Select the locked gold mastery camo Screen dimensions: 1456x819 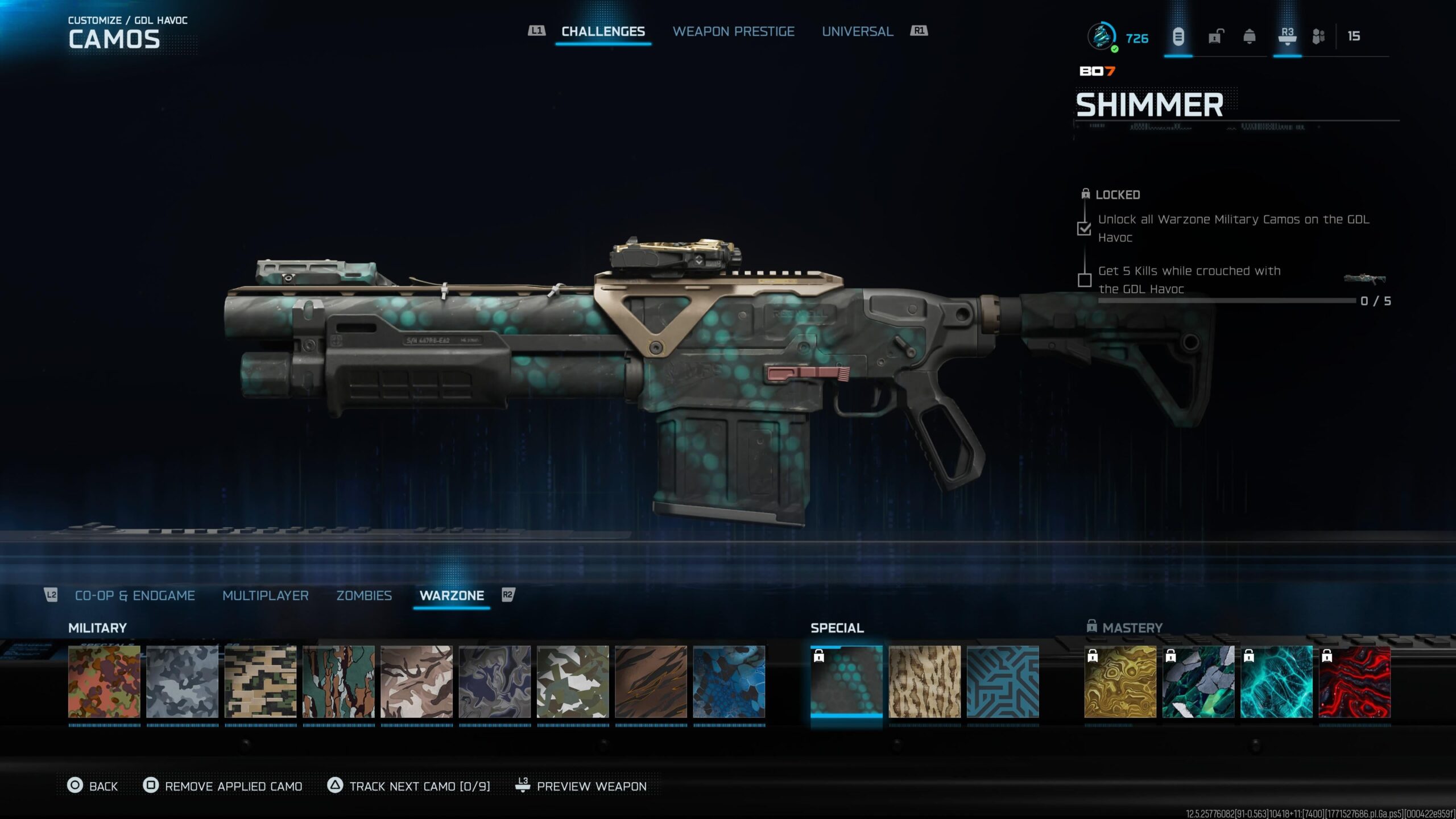pos(1120,681)
